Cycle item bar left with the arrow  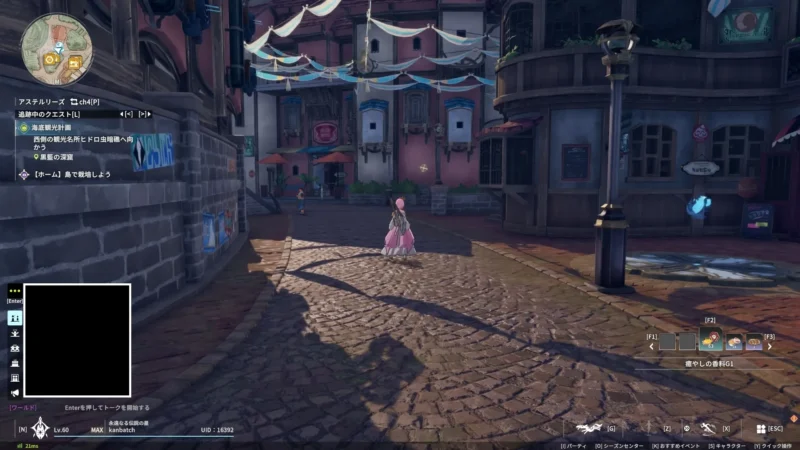652,347
